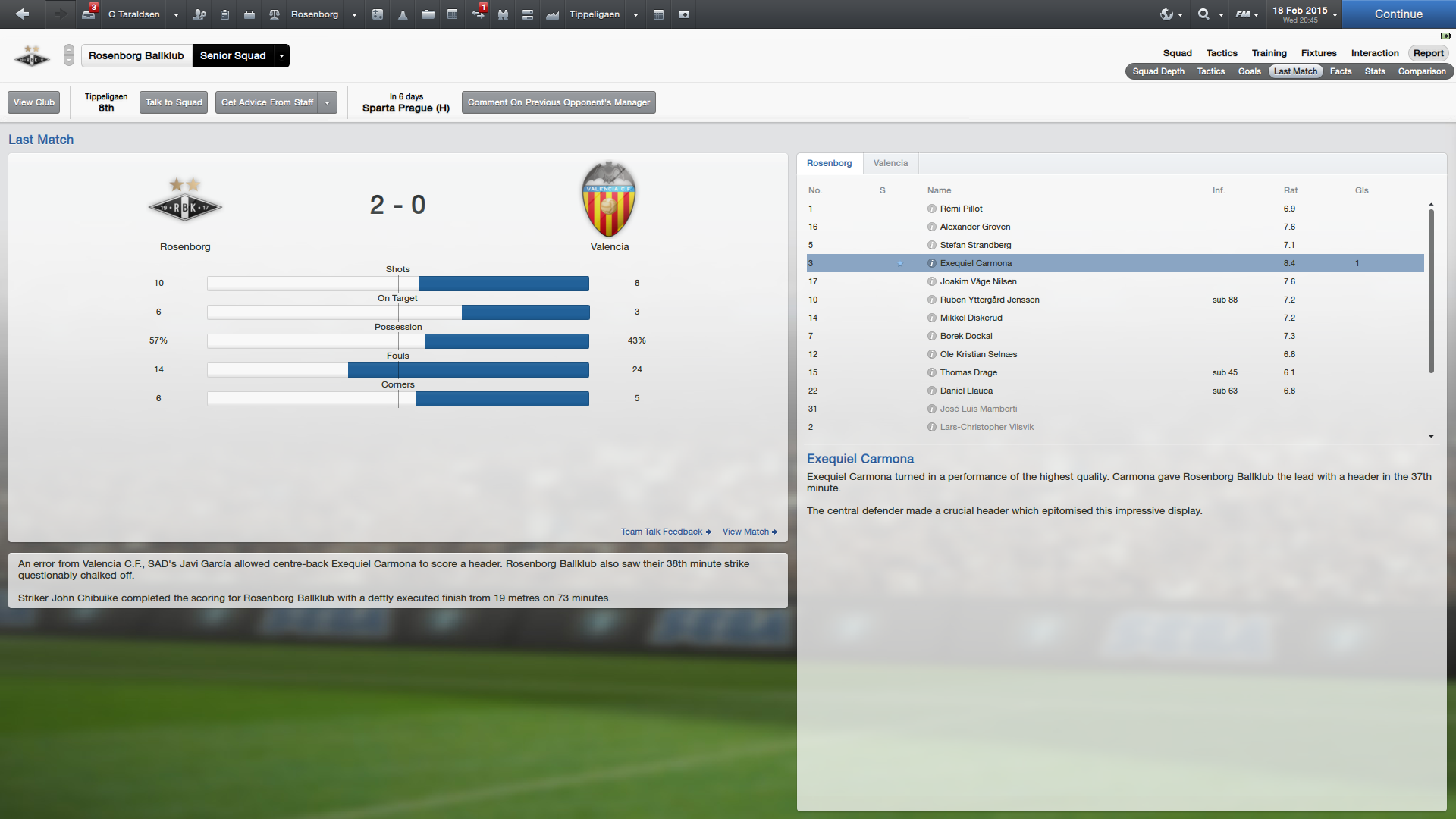
Task: Get Advice From Staff
Action: (x=267, y=102)
